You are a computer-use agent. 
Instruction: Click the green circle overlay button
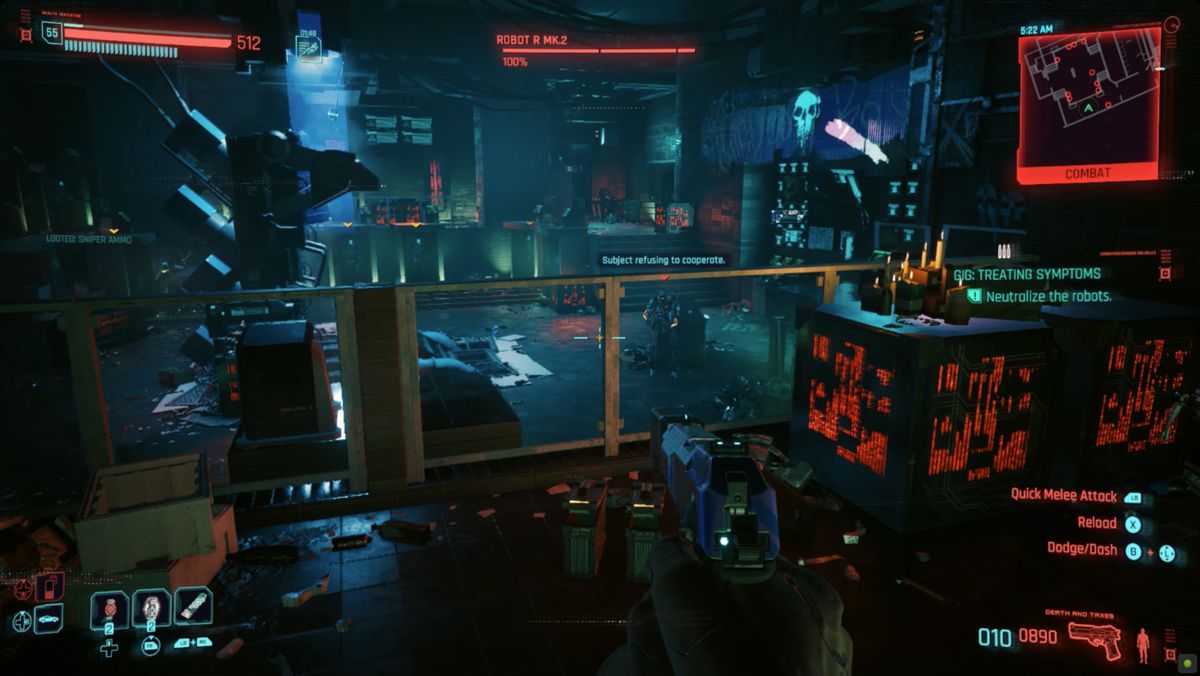1186,662
